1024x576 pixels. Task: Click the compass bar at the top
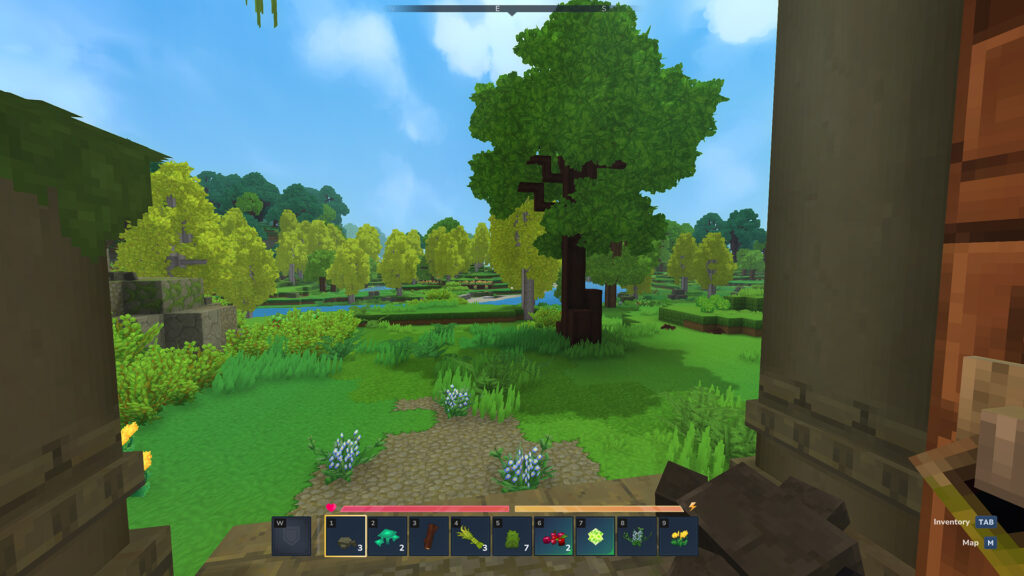(x=511, y=8)
